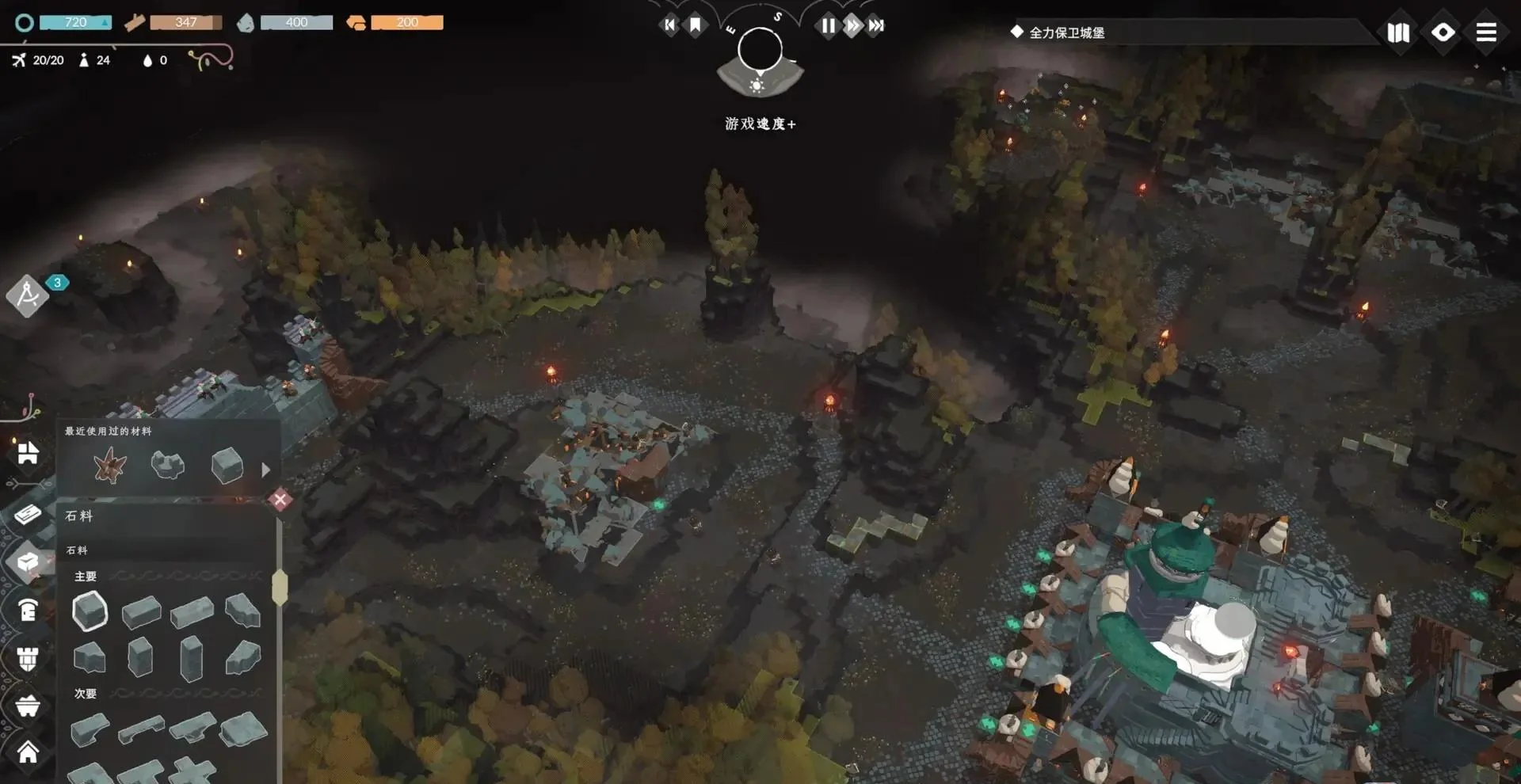Viewport: 1521px width, 784px height.
Task: Expand recently used materials with the right arrow
Action: 265,468
